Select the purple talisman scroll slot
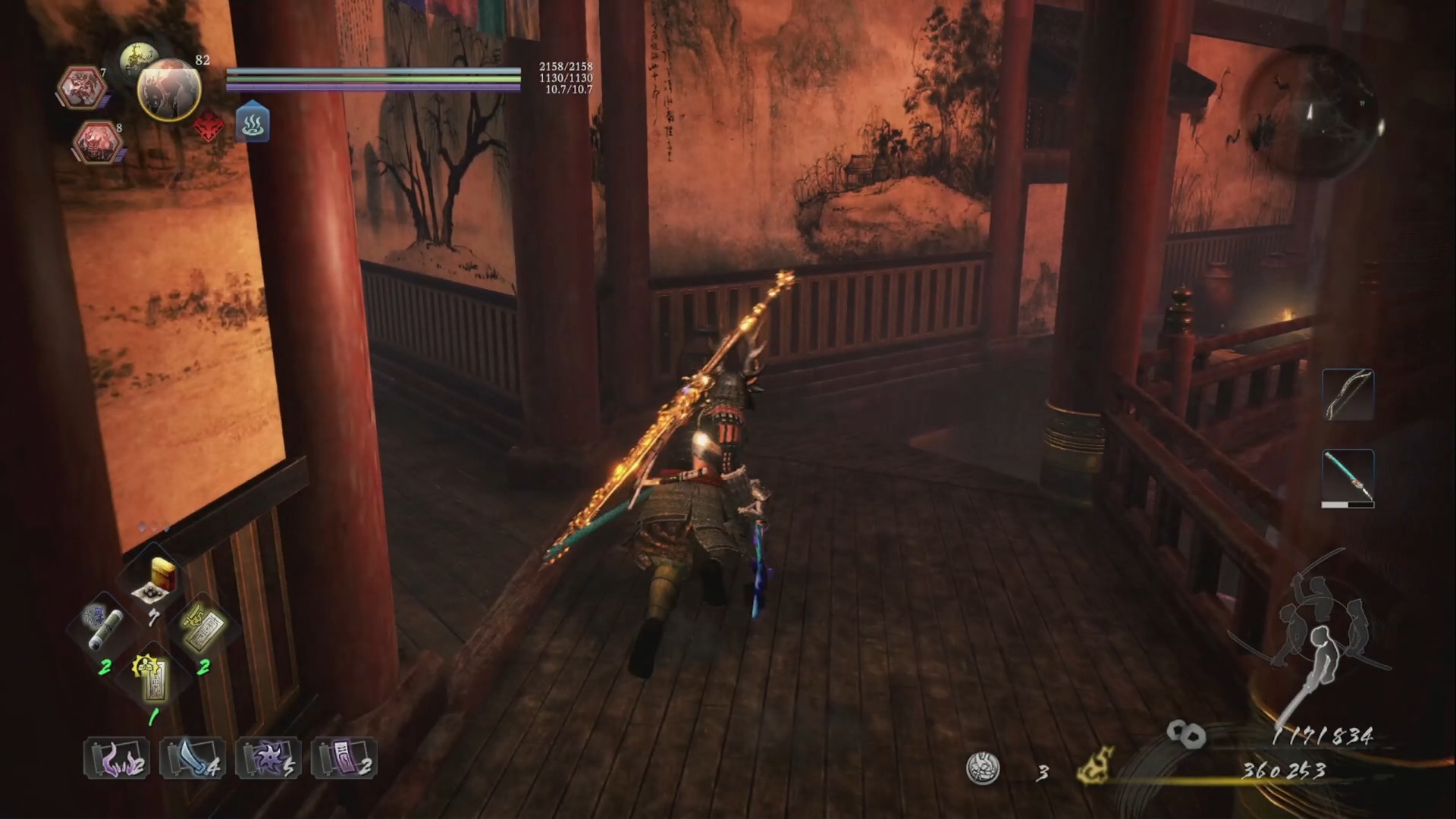This screenshot has width=1456, height=819. [x=344, y=758]
